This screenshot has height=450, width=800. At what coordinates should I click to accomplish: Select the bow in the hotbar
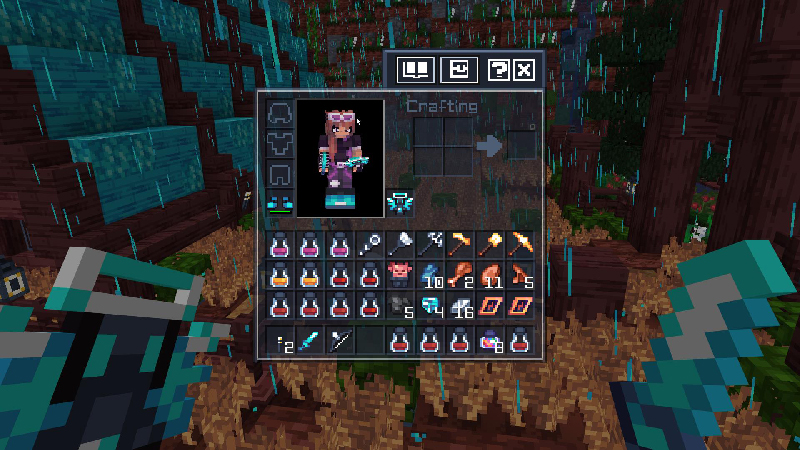[339, 342]
